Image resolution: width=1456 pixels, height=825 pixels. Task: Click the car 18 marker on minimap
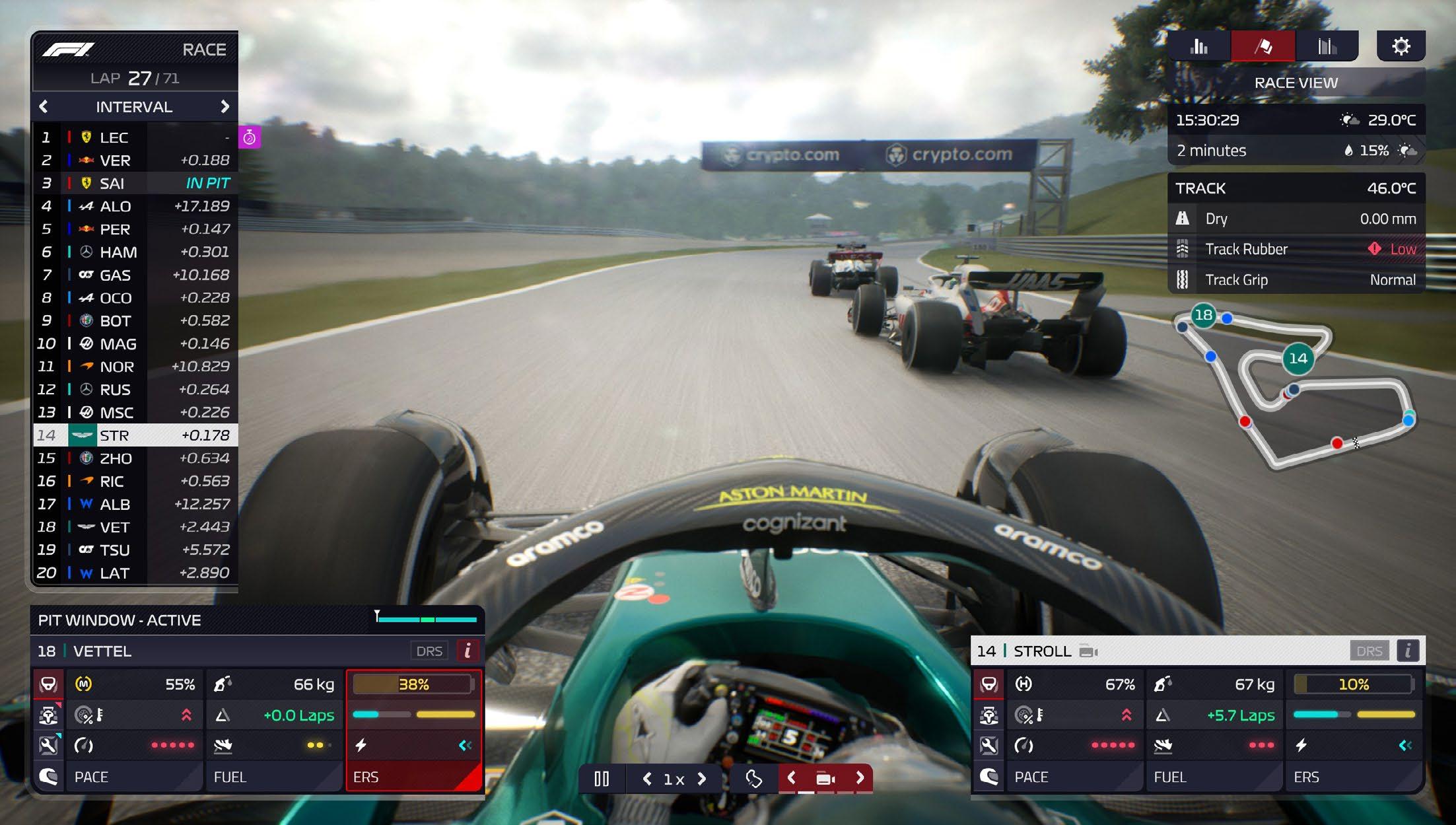click(x=1204, y=315)
